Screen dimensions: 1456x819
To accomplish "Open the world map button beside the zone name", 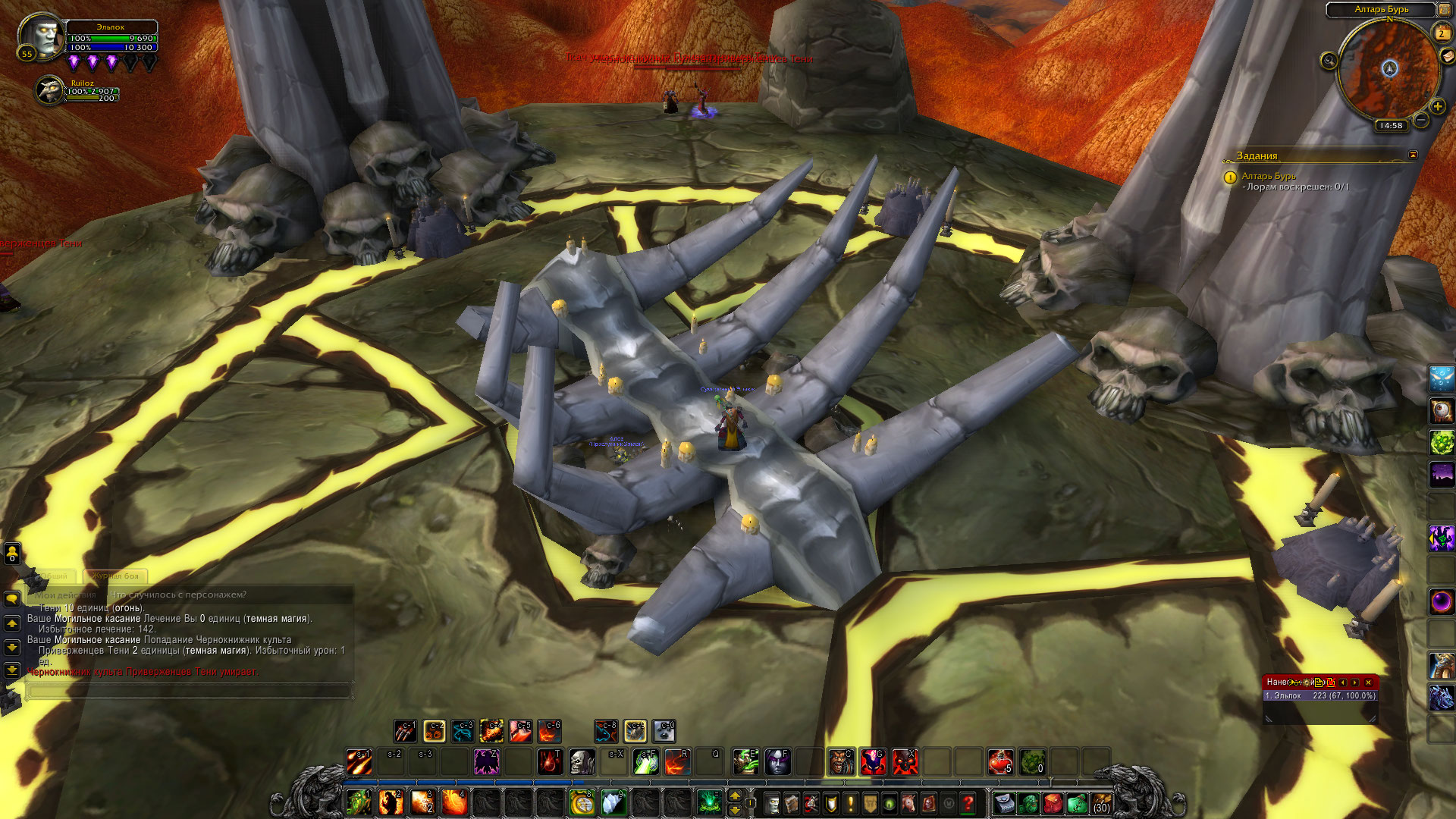I will tap(1445, 9).
